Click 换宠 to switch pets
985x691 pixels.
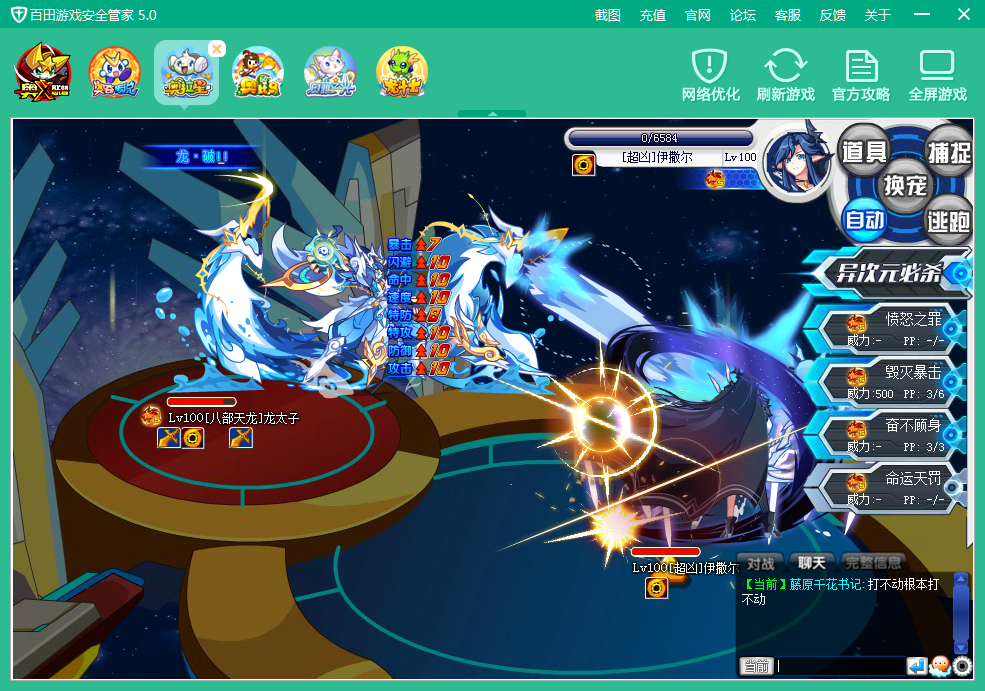(905, 185)
